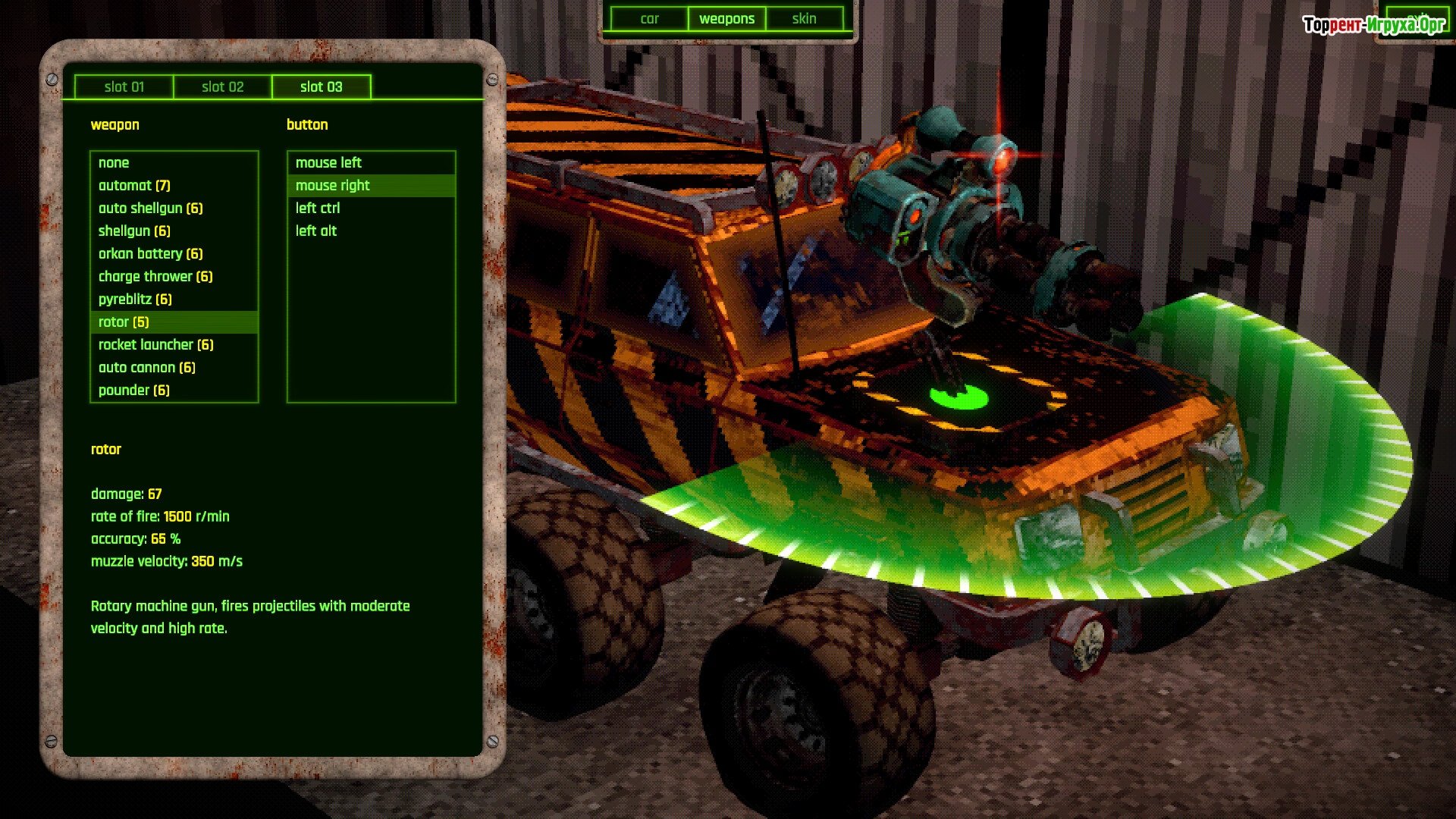Select the slot 01 tab

[x=124, y=87]
